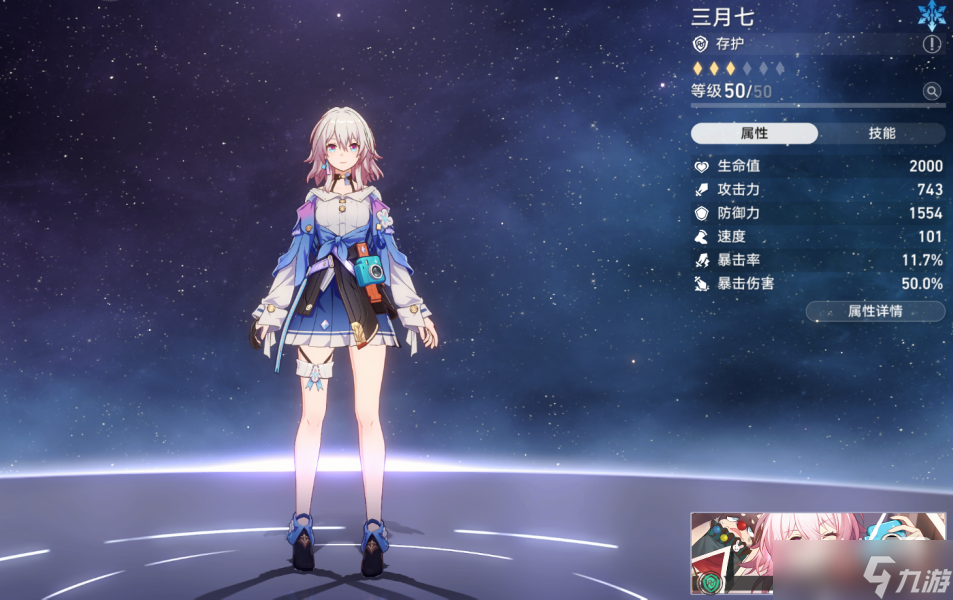Switch to the 技能 (Skills) tab
The height and width of the screenshot is (600, 953).
tap(881, 134)
